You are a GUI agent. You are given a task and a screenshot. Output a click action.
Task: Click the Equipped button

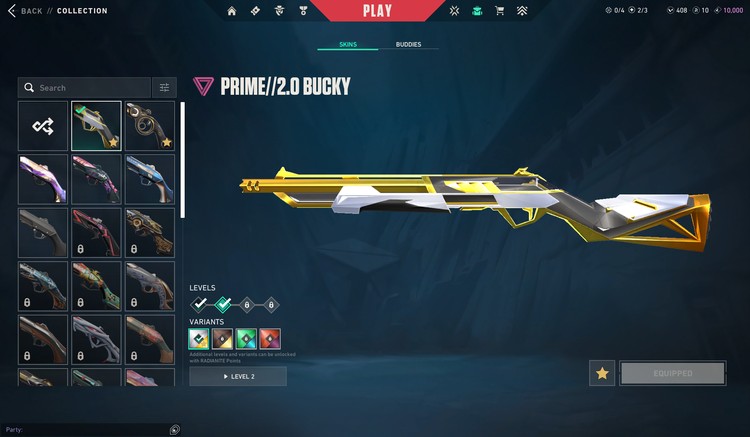[x=673, y=374]
